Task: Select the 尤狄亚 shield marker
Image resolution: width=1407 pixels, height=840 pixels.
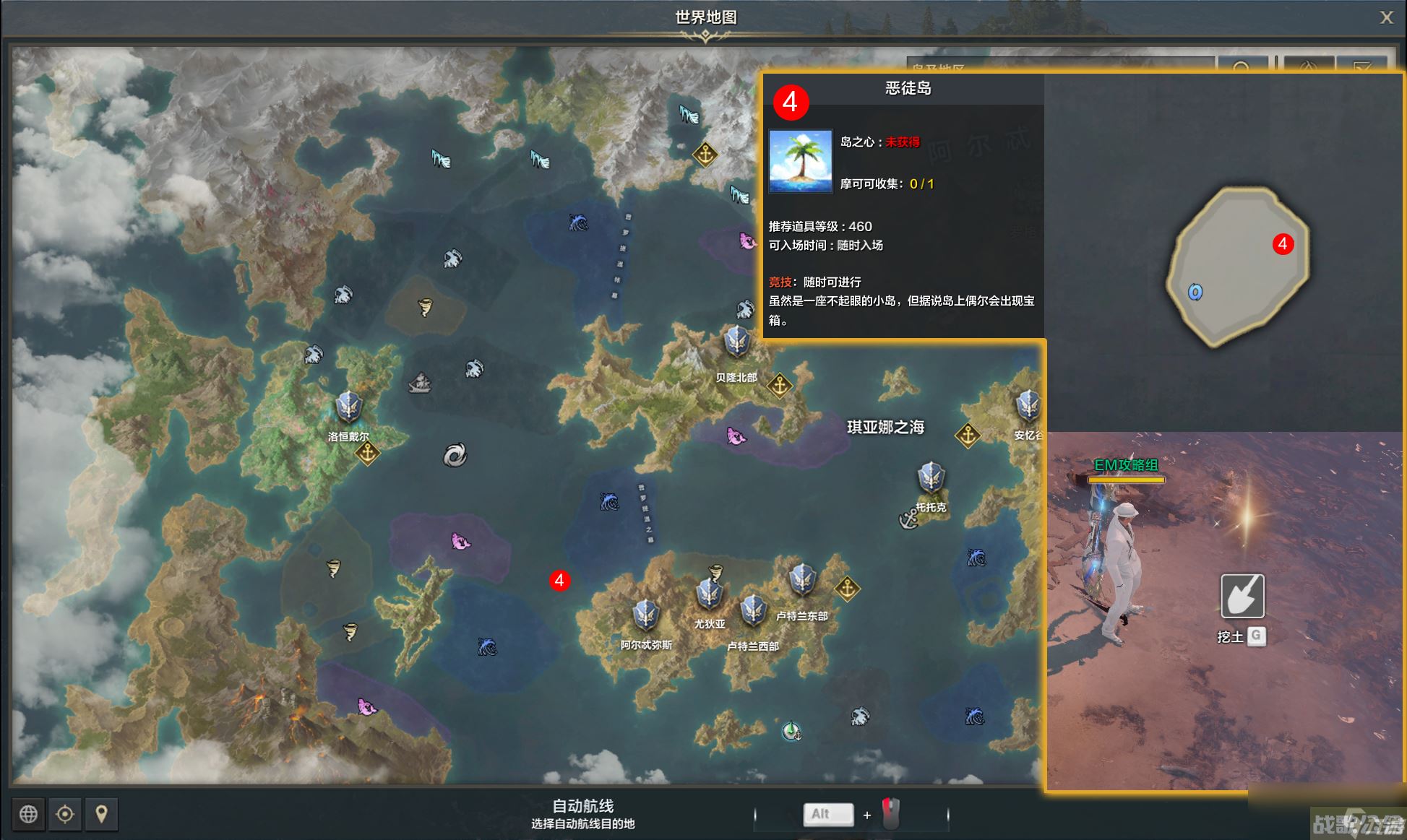Action: 709,595
